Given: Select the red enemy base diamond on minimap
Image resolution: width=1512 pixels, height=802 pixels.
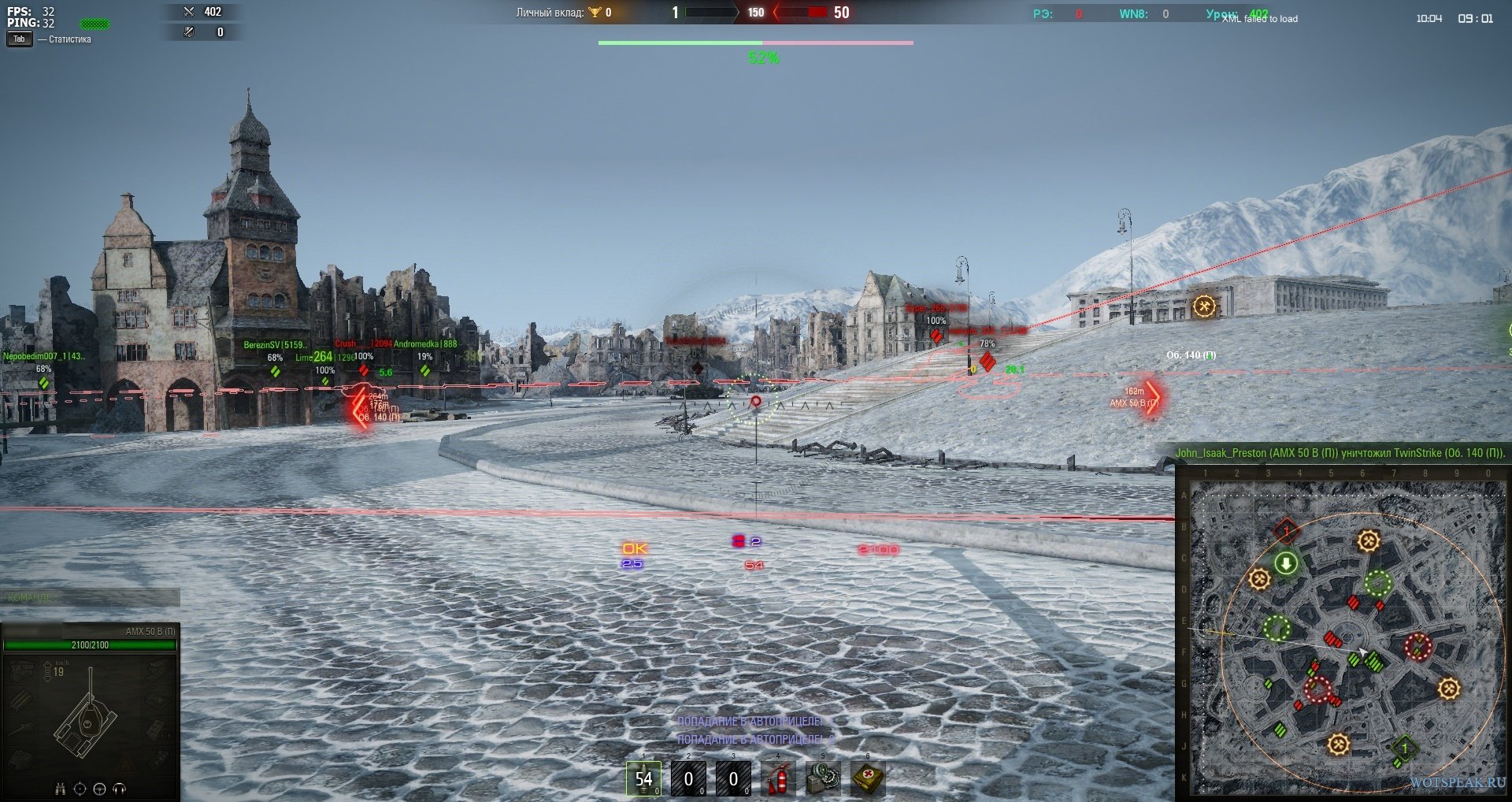Looking at the screenshot, I should (x=1286, y=532).
